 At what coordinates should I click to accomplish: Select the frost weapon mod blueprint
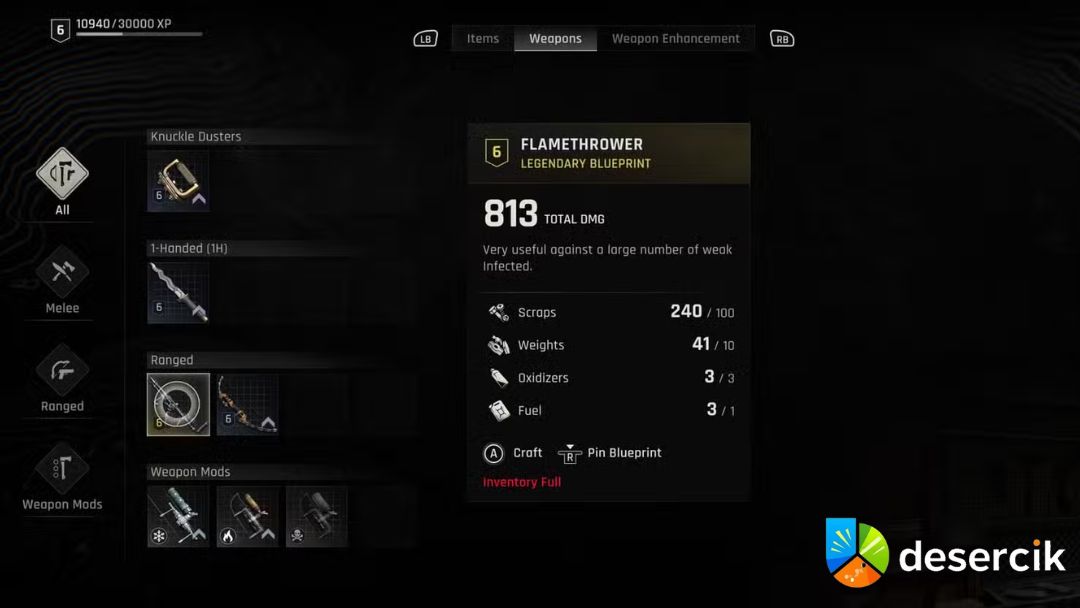[x=178, y=516]
